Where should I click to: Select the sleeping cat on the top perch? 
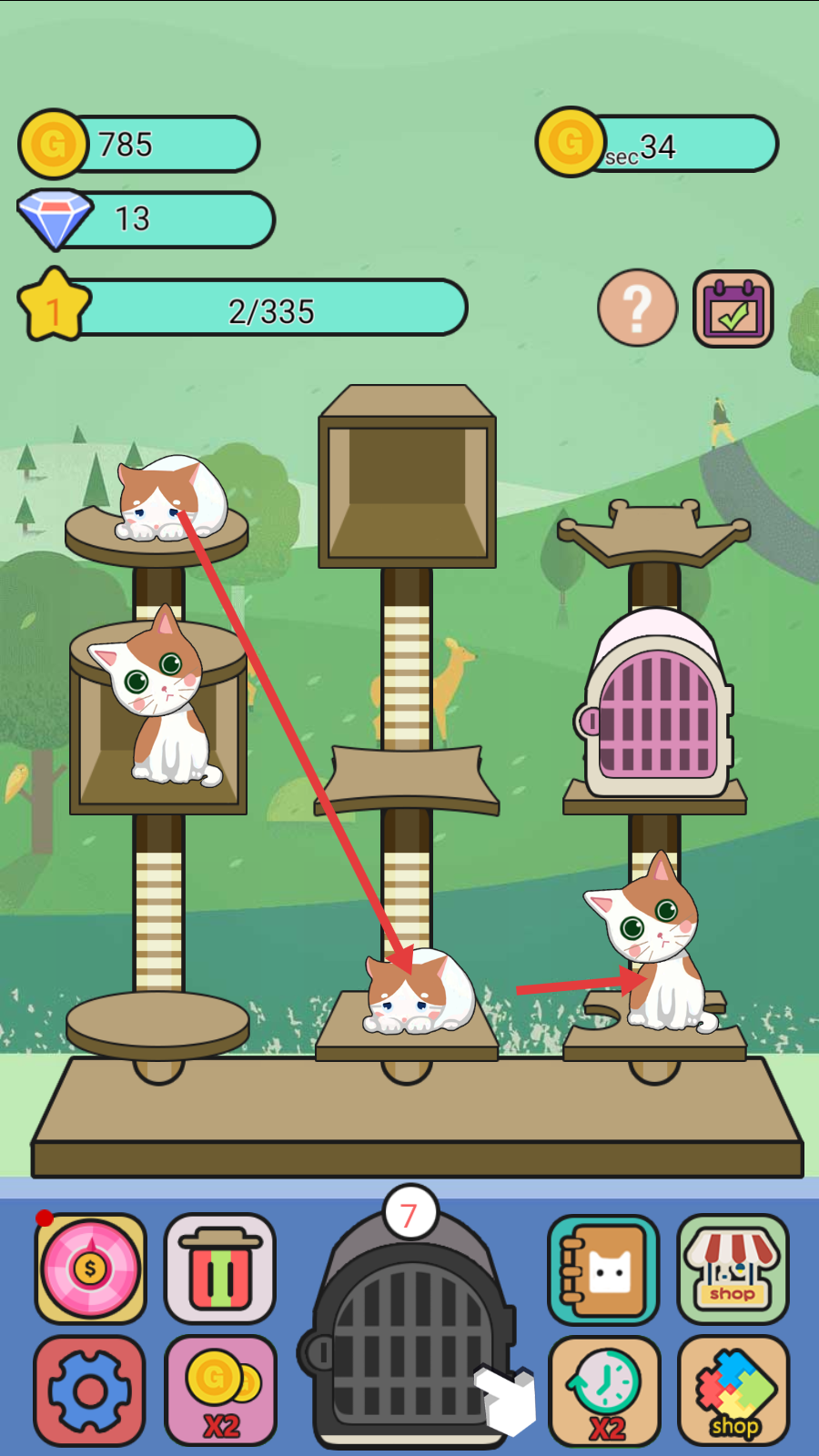[171, 500]
